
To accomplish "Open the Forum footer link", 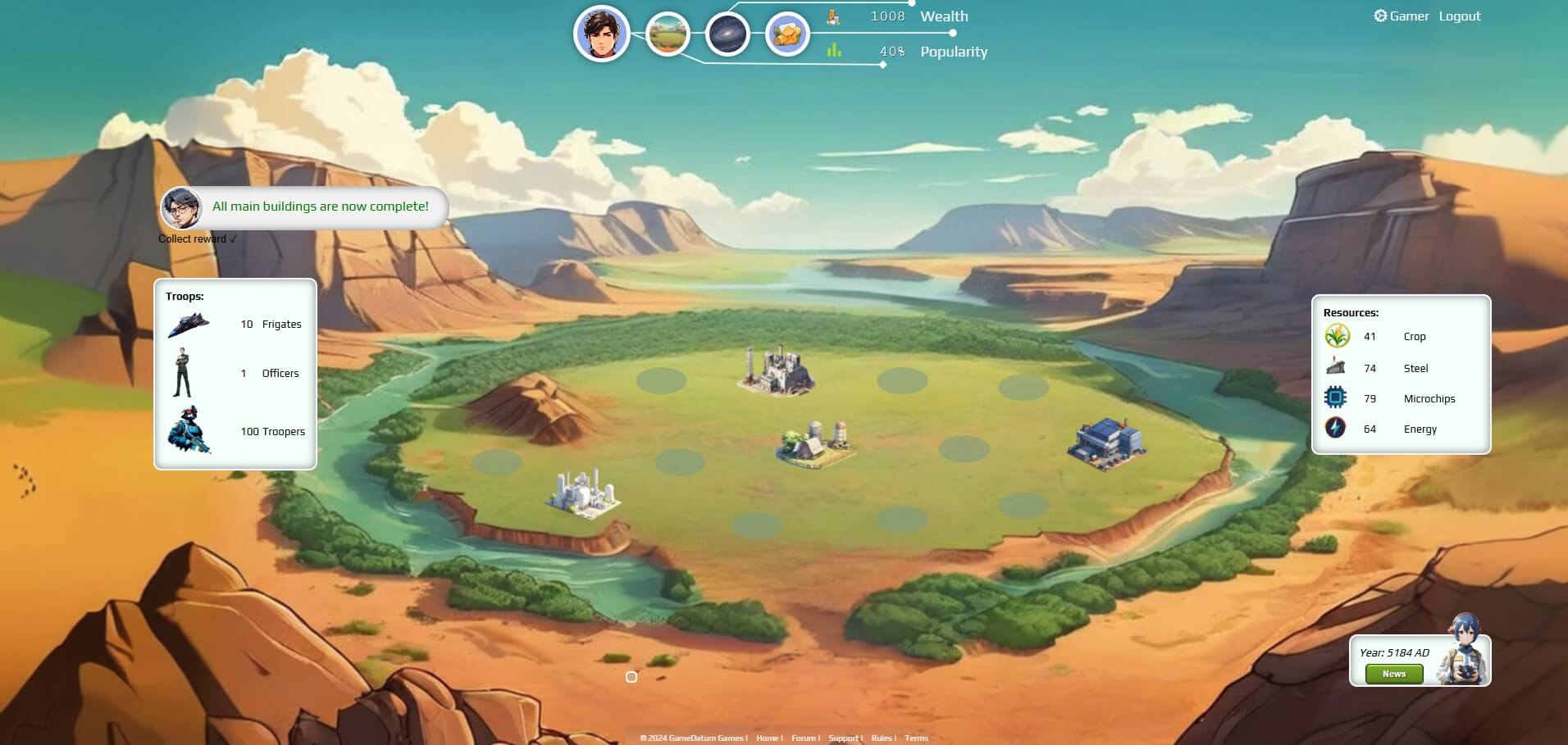I will point(804,738).
